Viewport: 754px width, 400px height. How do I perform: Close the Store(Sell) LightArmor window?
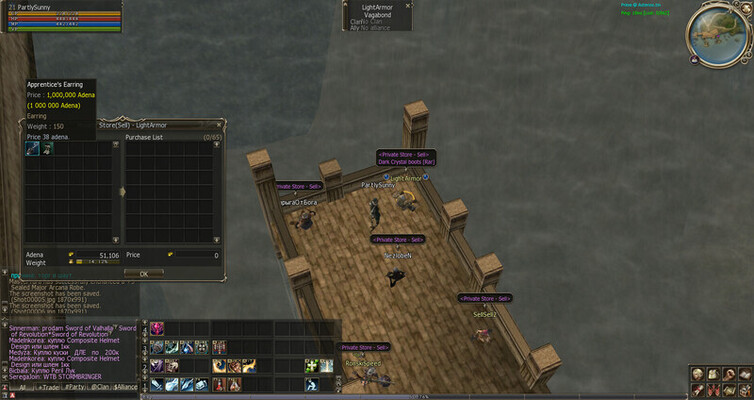tap(221, 125)
